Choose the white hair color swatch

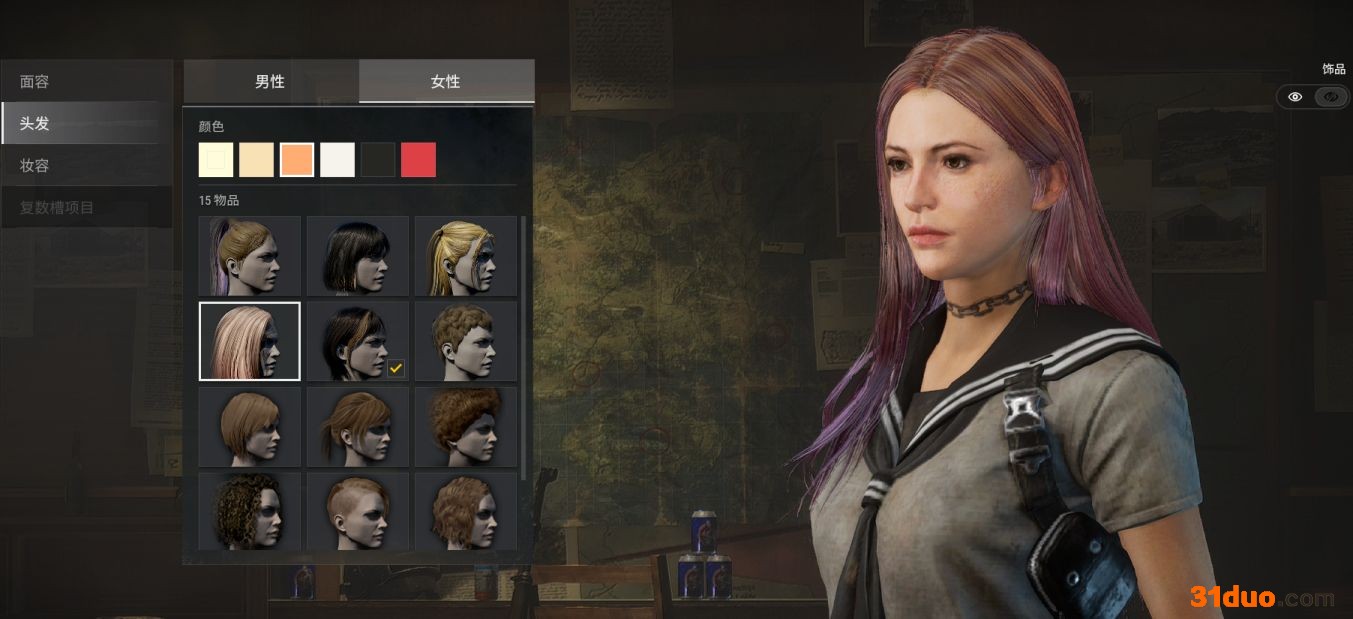tap(338, 160)
